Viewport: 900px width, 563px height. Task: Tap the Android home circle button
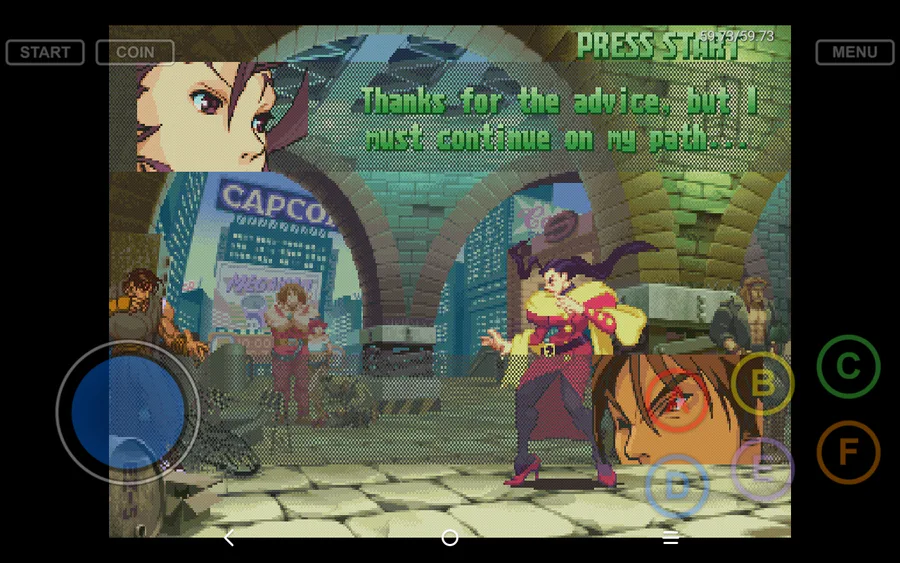450,538
